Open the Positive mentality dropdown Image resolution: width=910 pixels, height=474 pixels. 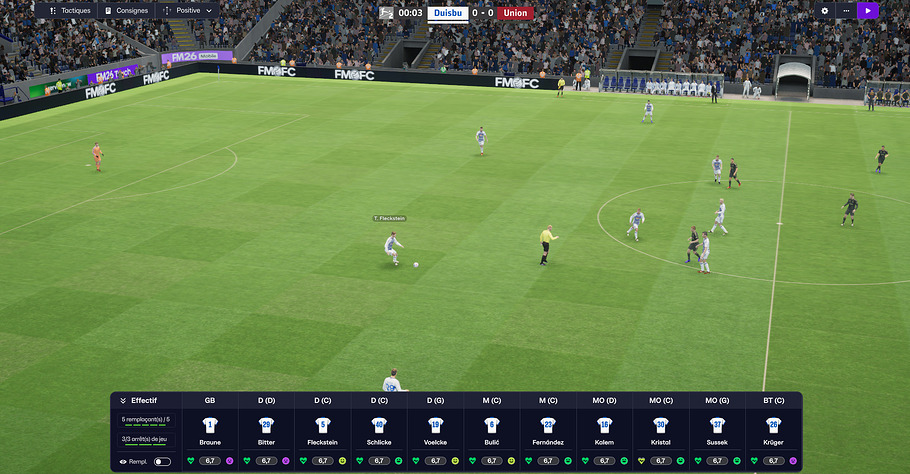(x=187, y=11)
